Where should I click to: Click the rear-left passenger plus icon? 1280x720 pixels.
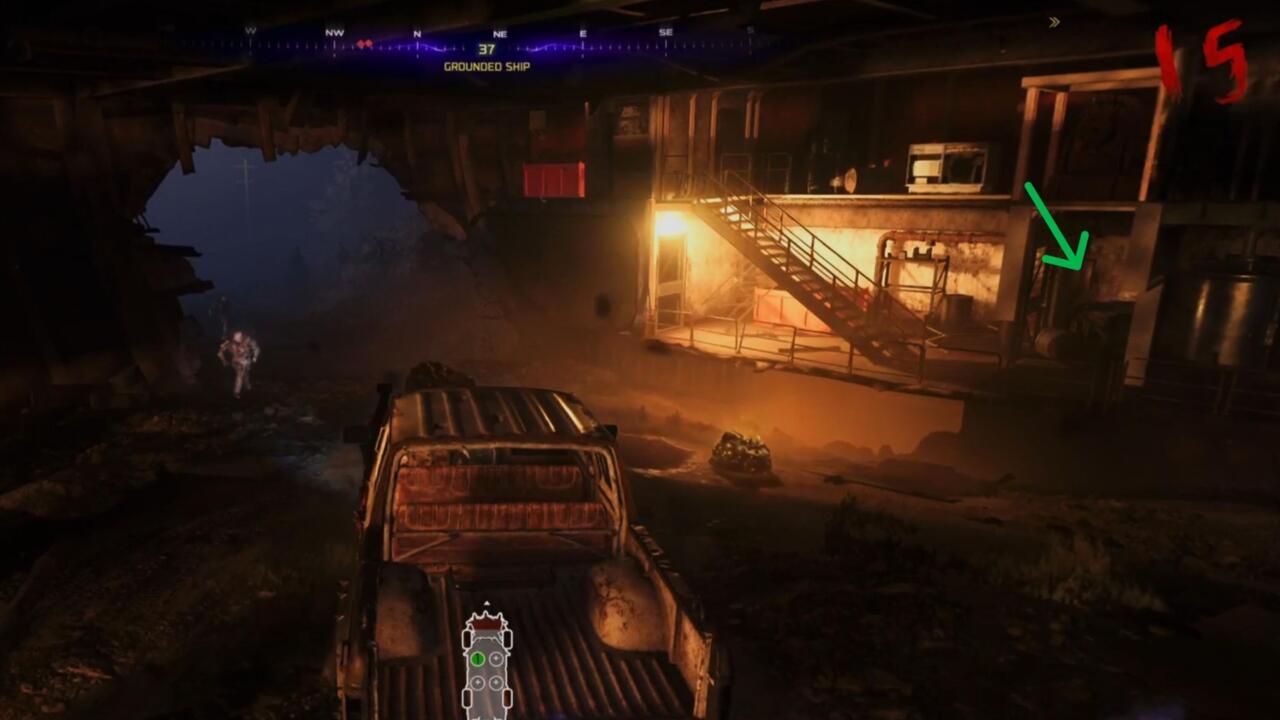tap(478, 682)
